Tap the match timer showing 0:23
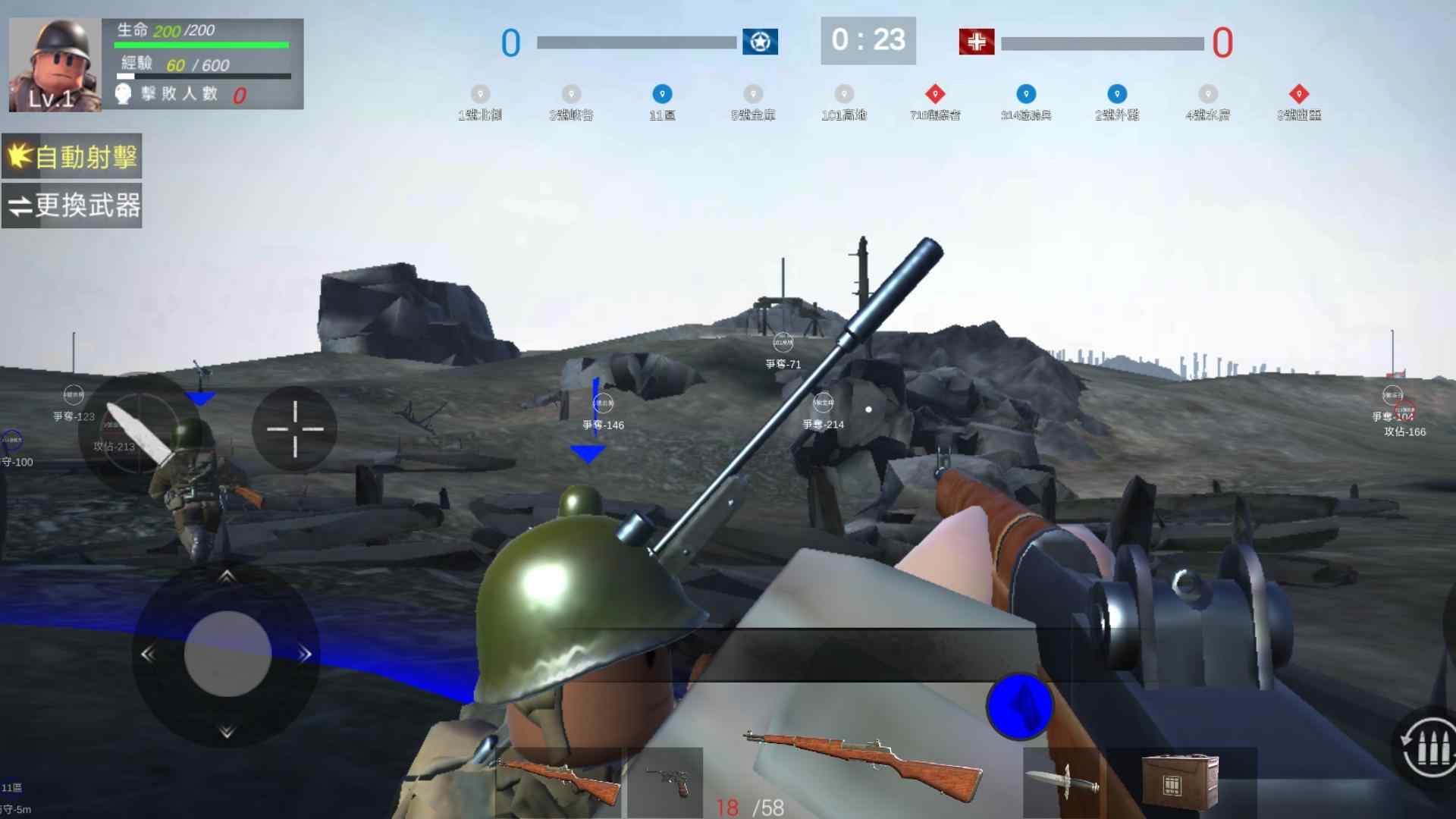This screenshot has width=1456, height=819. [868, 42]
